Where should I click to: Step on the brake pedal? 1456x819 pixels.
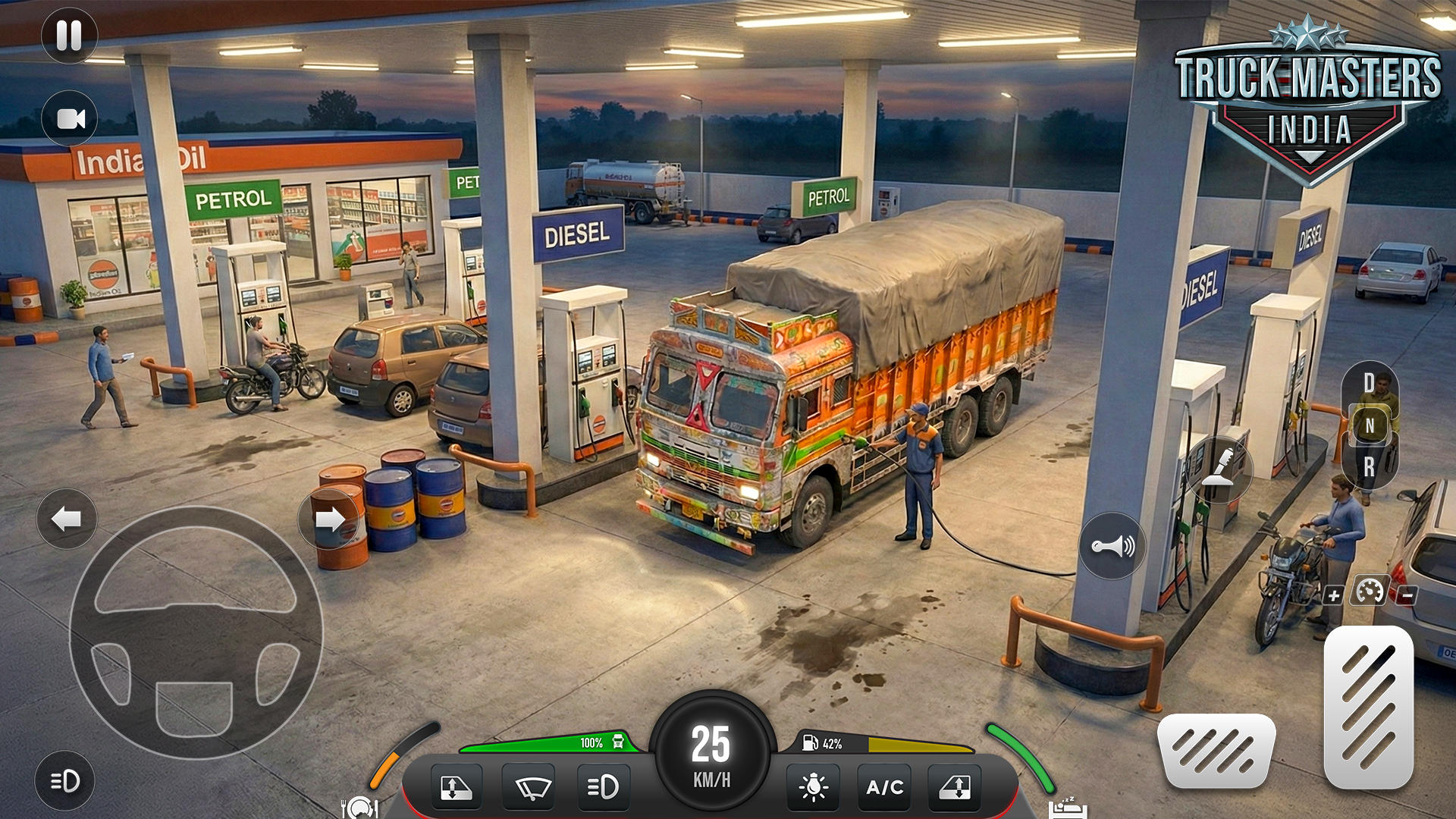tap(1216, 751)
